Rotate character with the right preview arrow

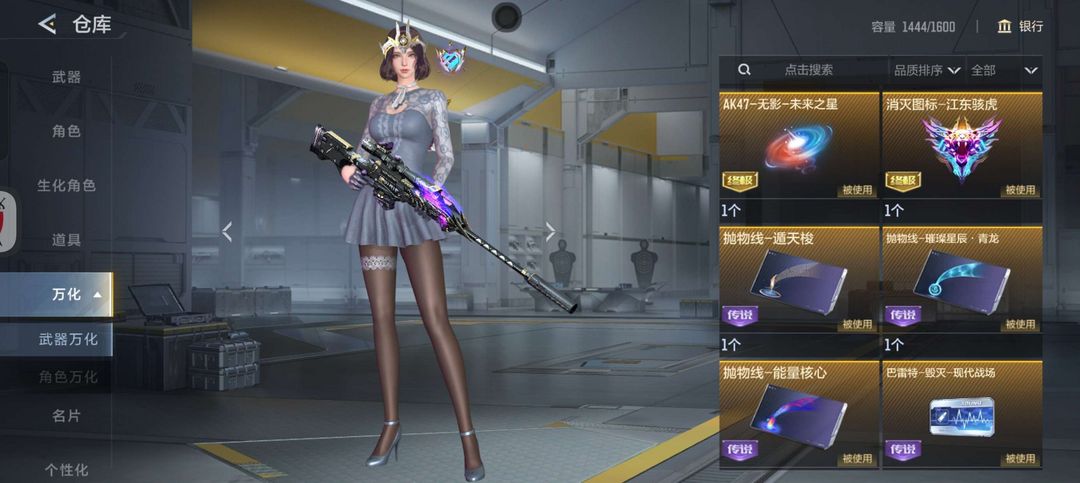tap(549, 232)
